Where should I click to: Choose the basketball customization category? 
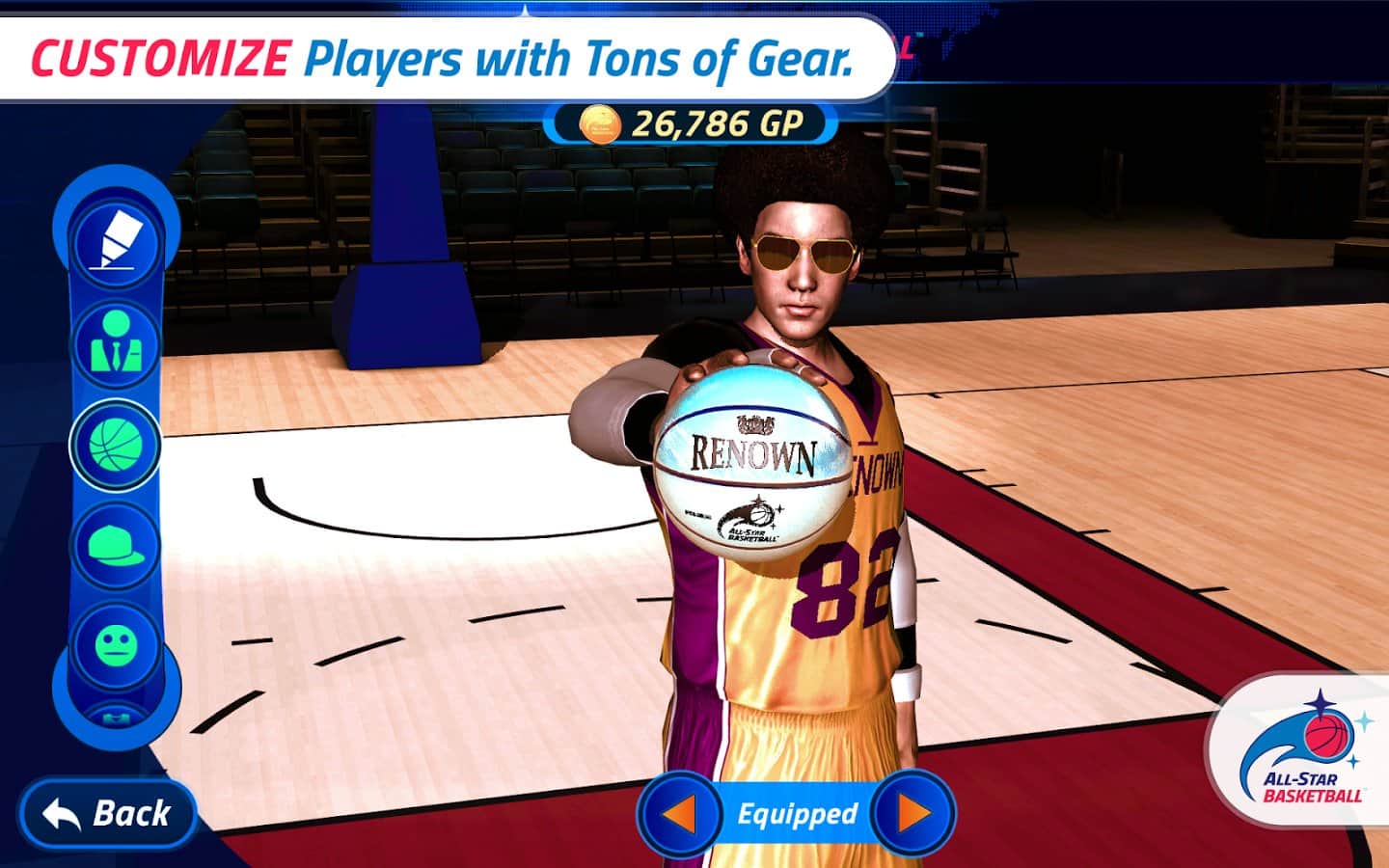point(116,445)
